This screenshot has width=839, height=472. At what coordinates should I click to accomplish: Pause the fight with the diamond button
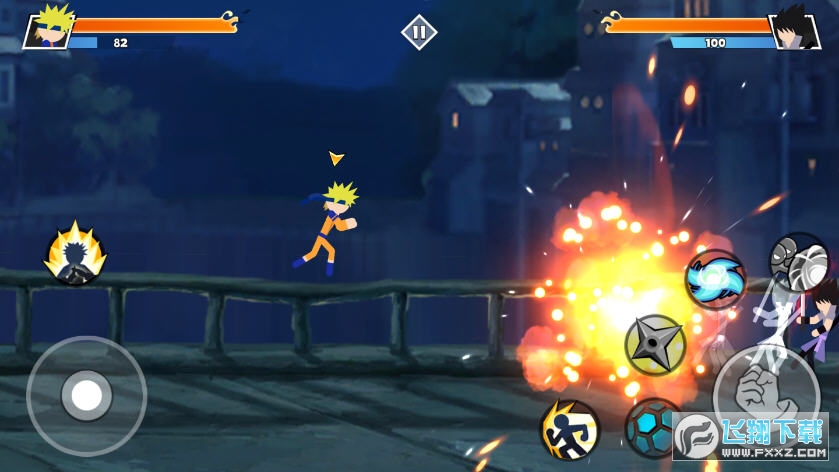(x=419, y=32)
